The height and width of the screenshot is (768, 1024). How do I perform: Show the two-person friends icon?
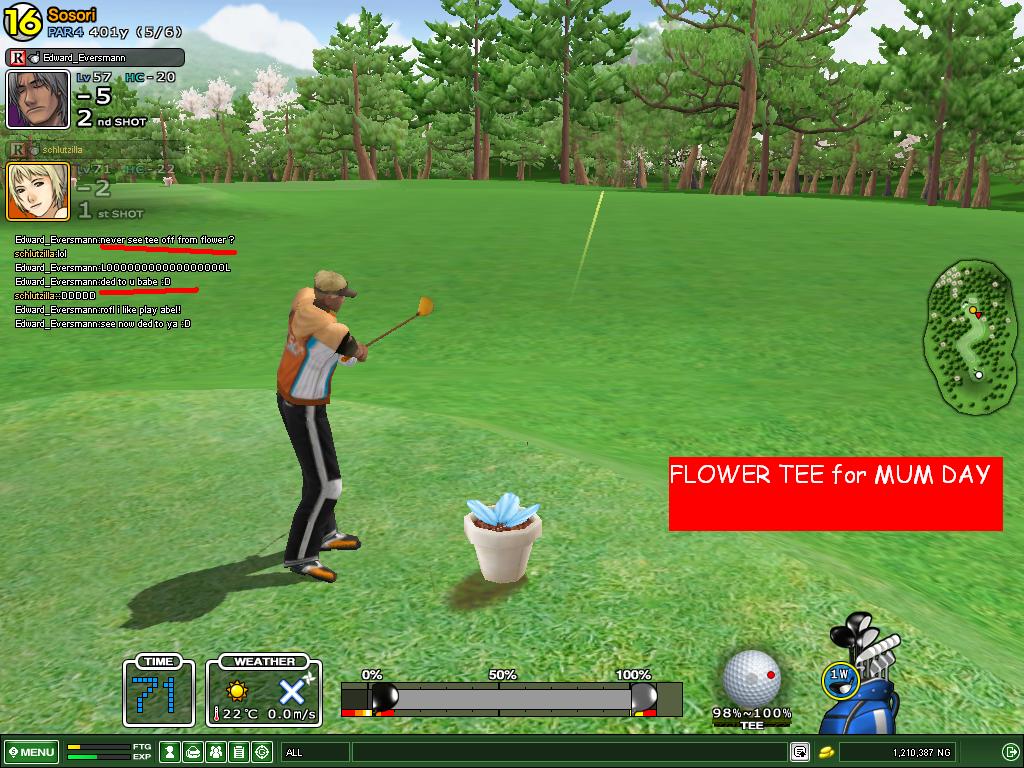click(x=216, y=752)
